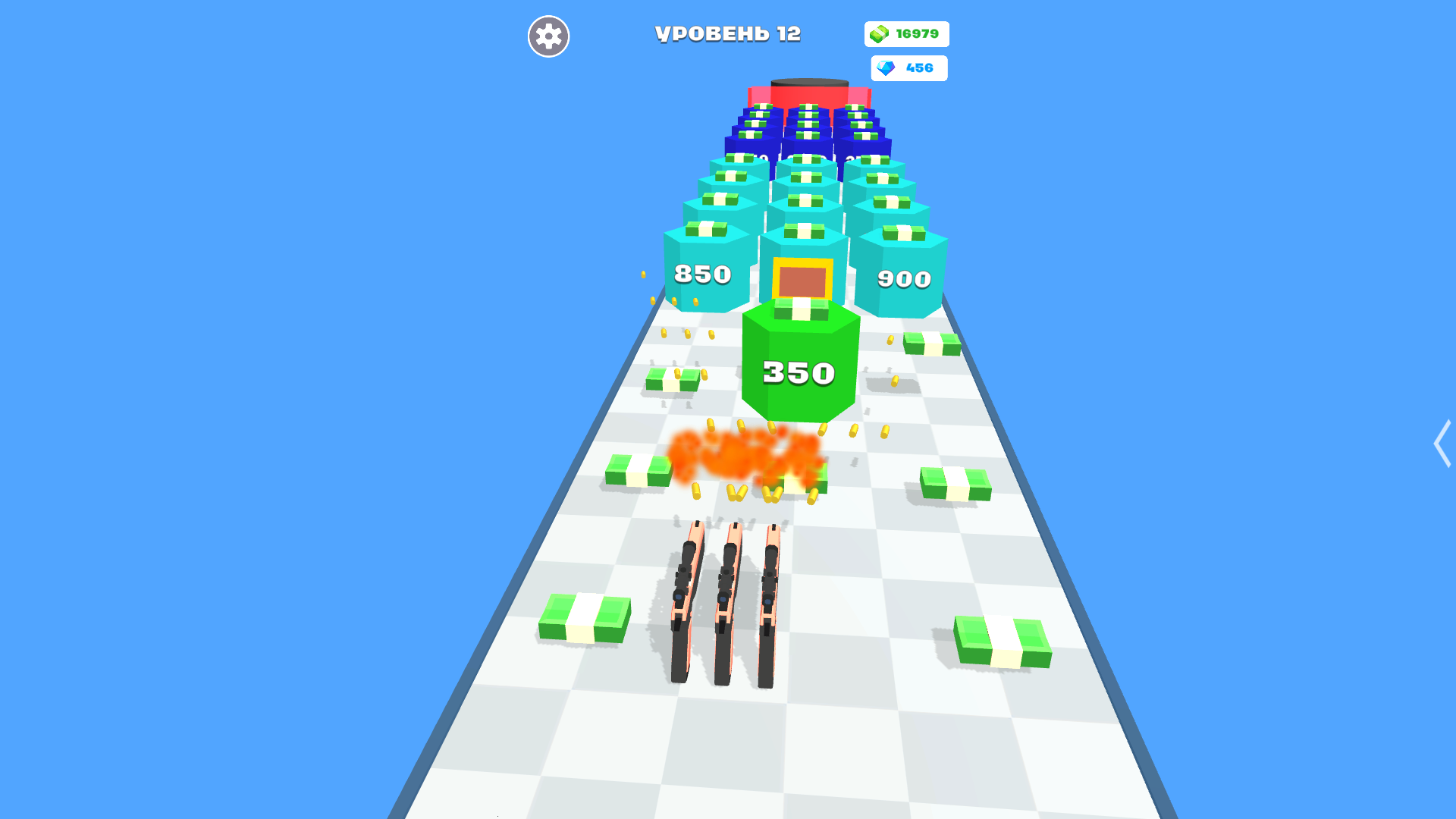Click the blue diamond currency icon
Viewport: 1456px width, 819px height.
tap(885, 67)
